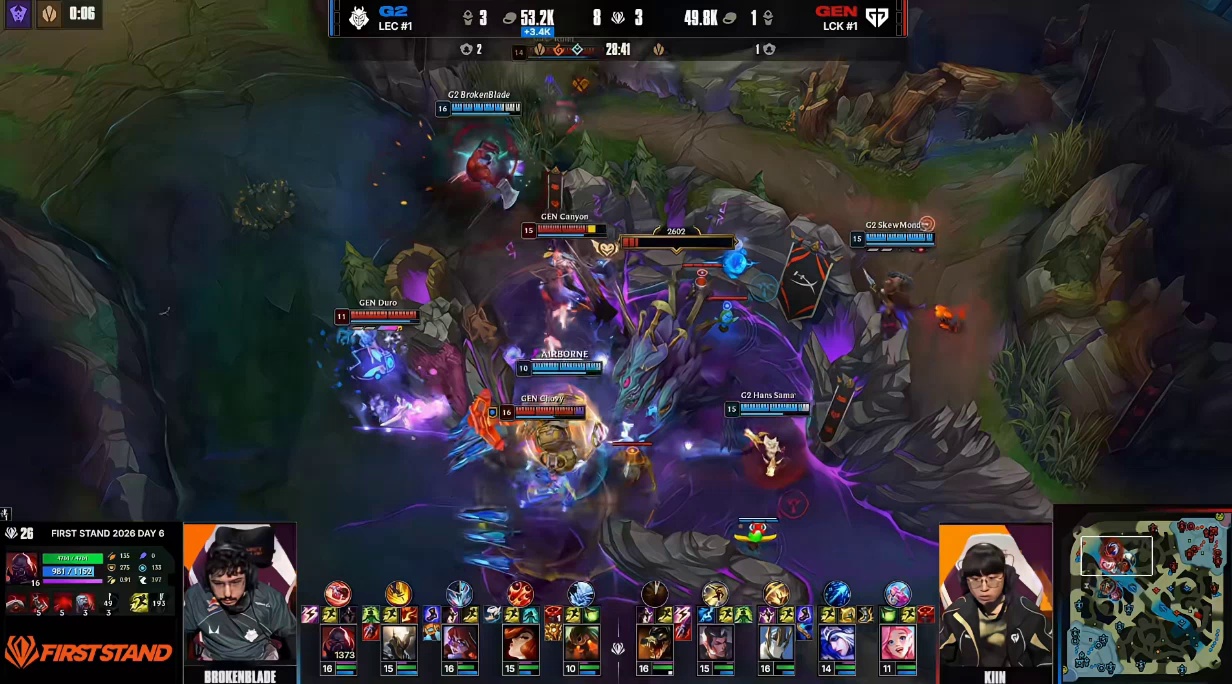
Task: Select the pink-haired Seraphine champion portrait
Action: click(x=898, y=642)
